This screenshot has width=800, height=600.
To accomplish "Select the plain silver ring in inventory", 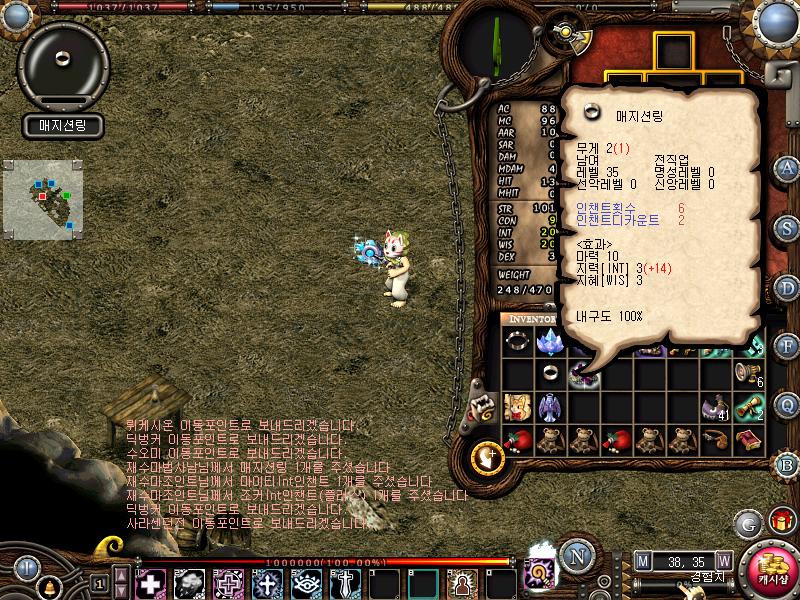I will (x=551, y=373).
